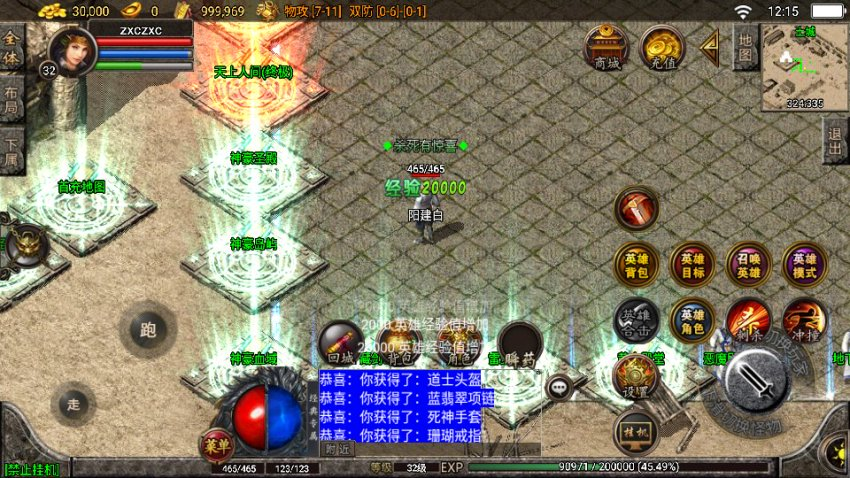This screenshot has height=478, width=850.
Task: Use the 刺杀 skill
Action: pos(748,320)
